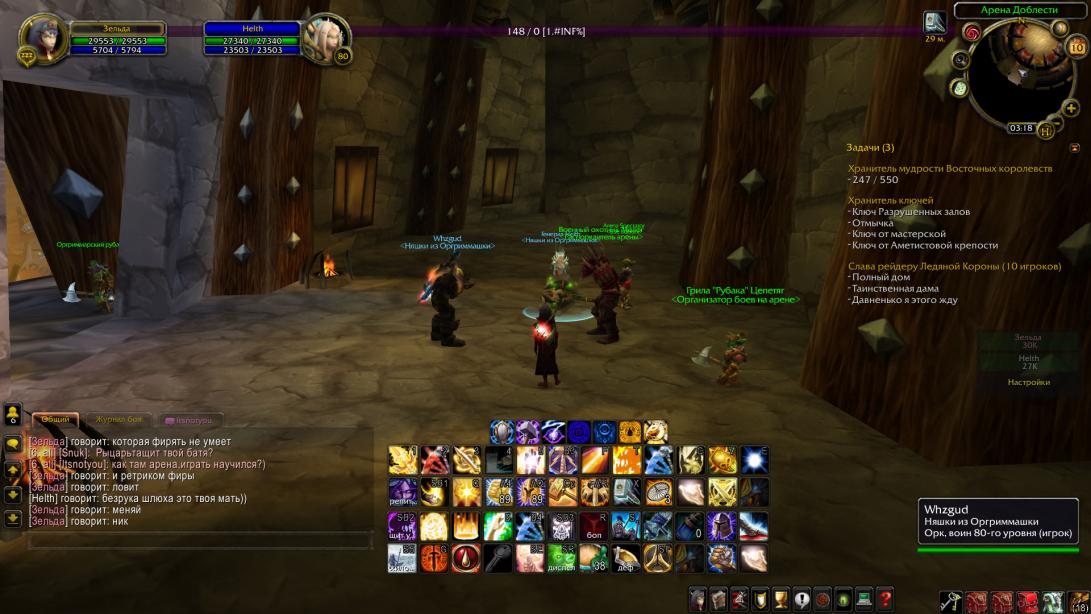Open quest log exclamation mark icon

pos(801,599)
